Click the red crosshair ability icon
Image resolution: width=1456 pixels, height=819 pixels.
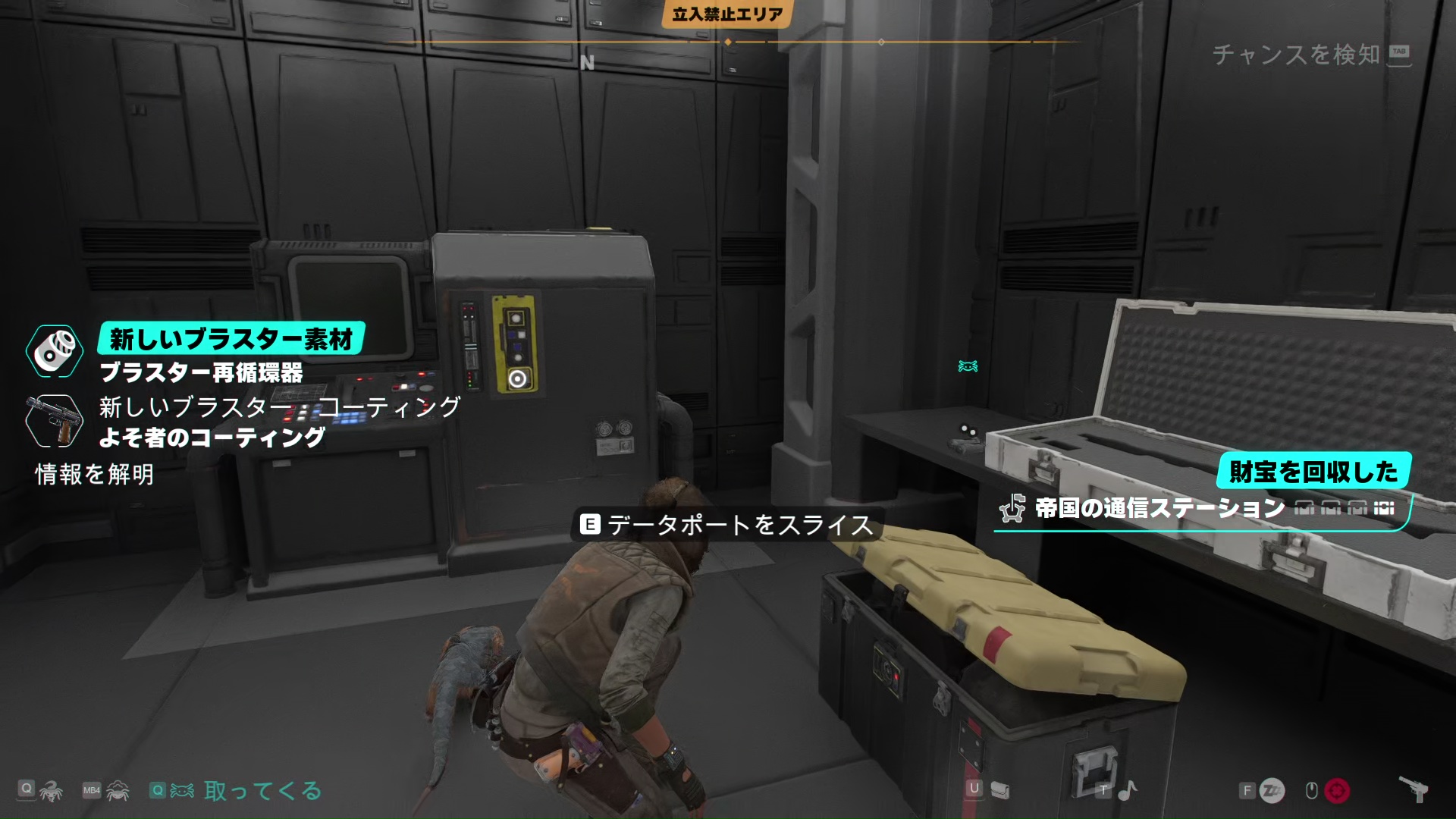pyautogui.click(x=1337, y=791)
